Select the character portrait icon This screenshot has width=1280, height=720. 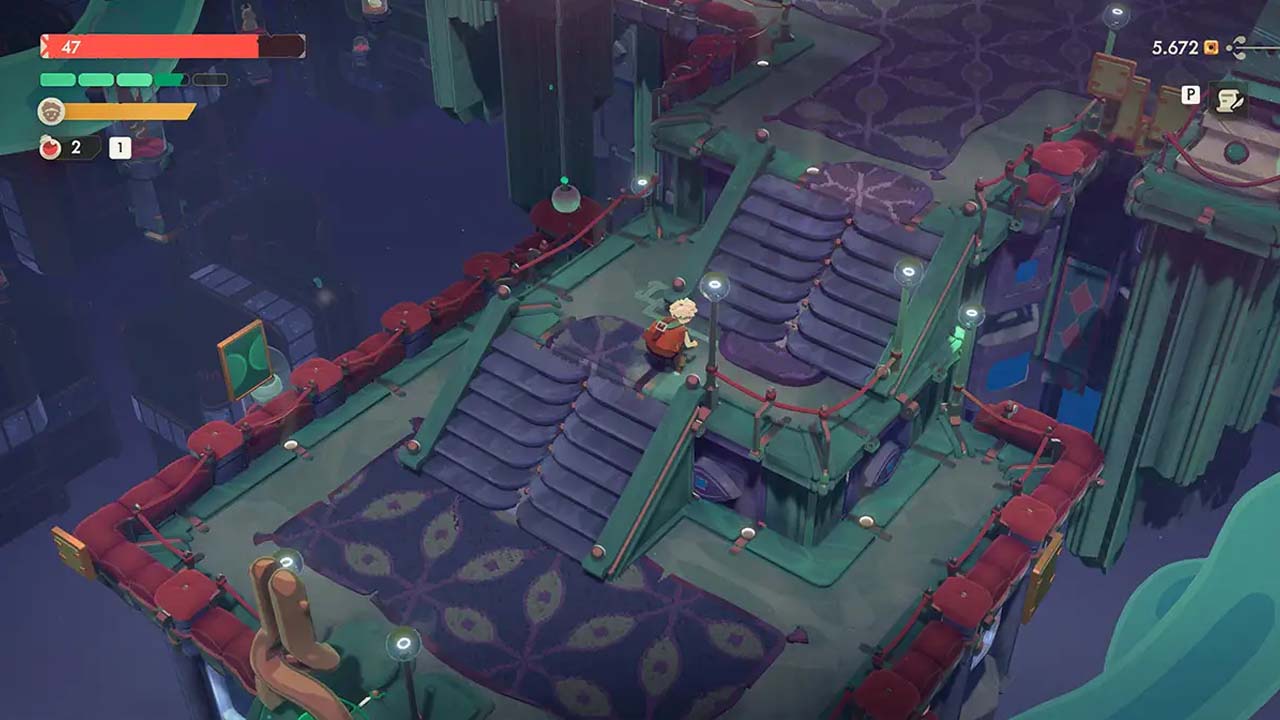pyautogui.click(x=51, y=111)
